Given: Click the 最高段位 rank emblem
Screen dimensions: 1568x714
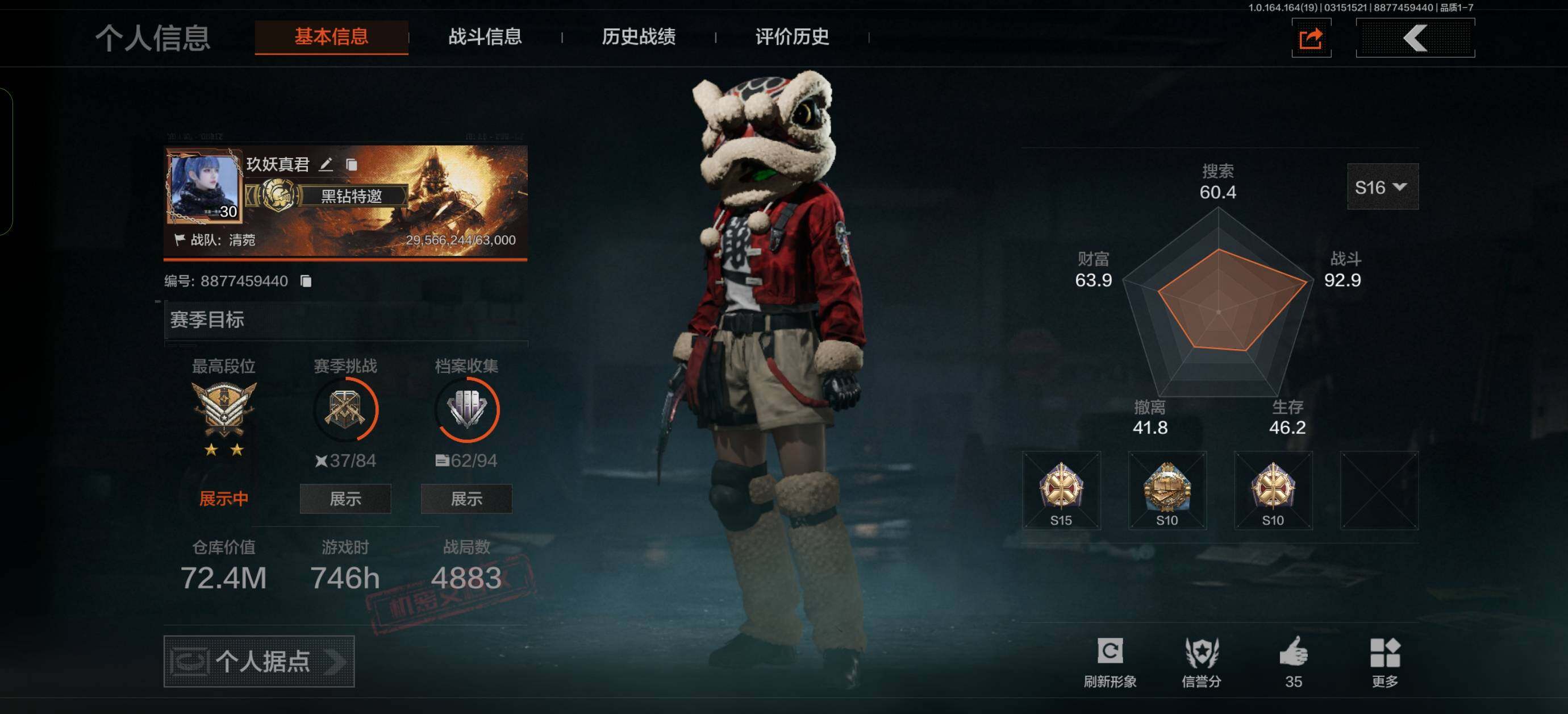Looking at the screenshot, I should 223,409.
